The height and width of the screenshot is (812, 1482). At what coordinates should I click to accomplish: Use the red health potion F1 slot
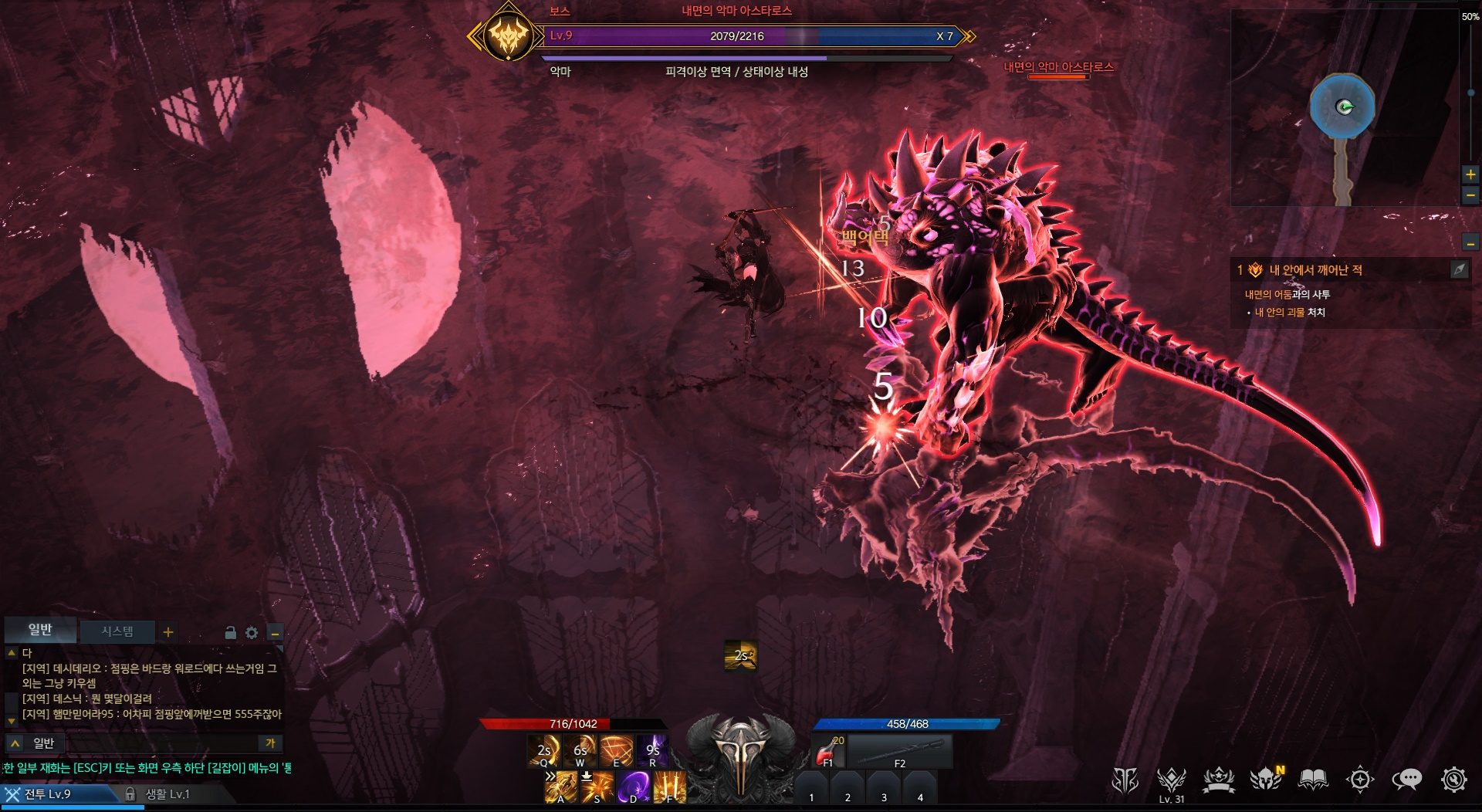click(829, 750)
